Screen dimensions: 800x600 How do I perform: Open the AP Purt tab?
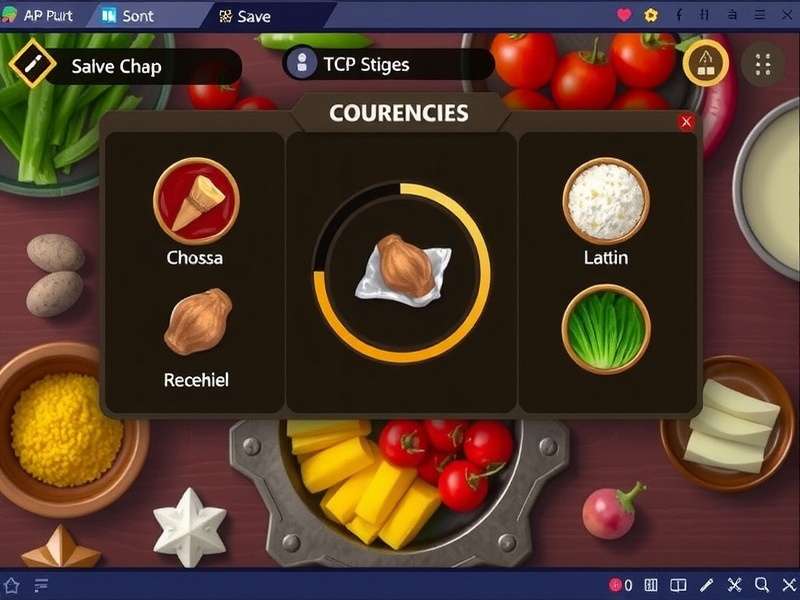[41, 16]
